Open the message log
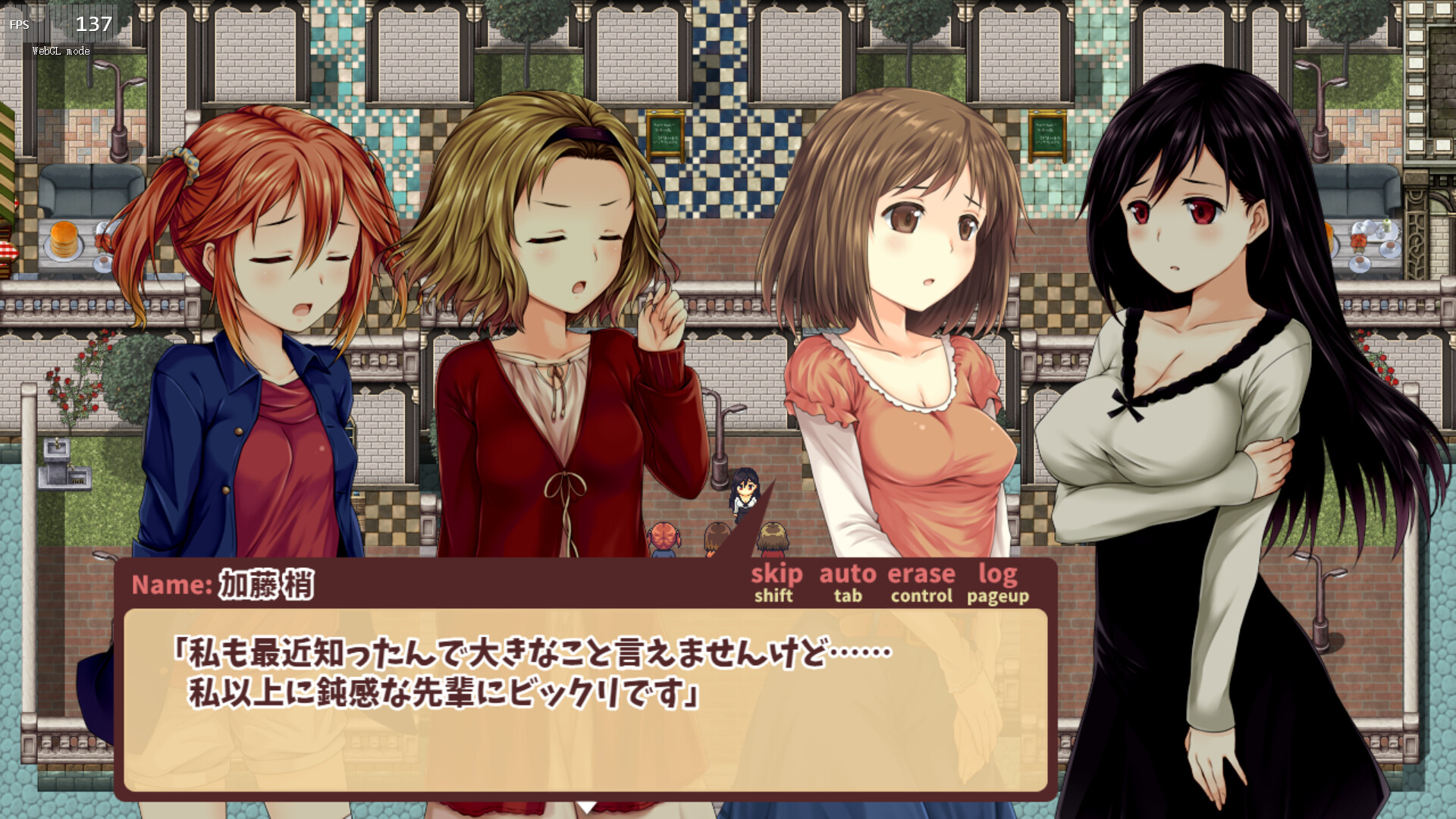Viewport: 1456px width, 819px height. coord(999,575)
